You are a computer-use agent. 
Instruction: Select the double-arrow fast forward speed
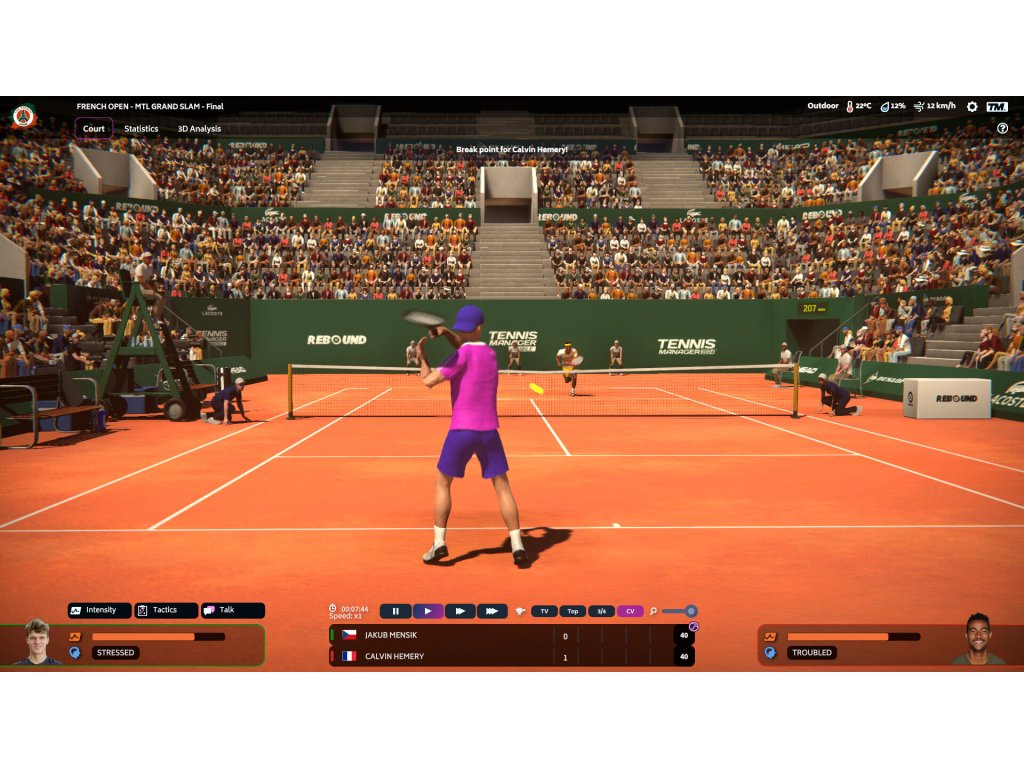[460, 611]
